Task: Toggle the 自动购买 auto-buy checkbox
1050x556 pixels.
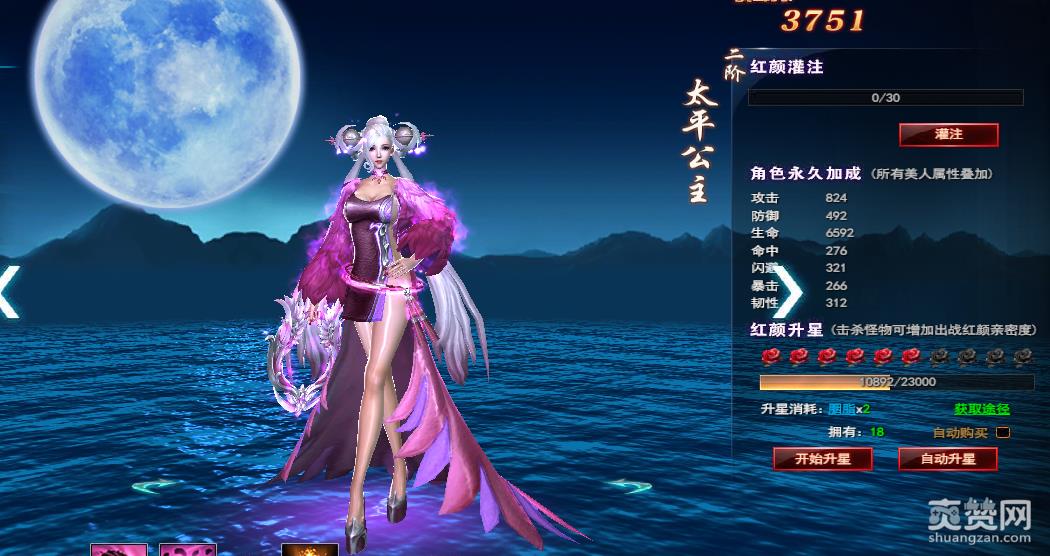Action: (x=1003, y=433)
